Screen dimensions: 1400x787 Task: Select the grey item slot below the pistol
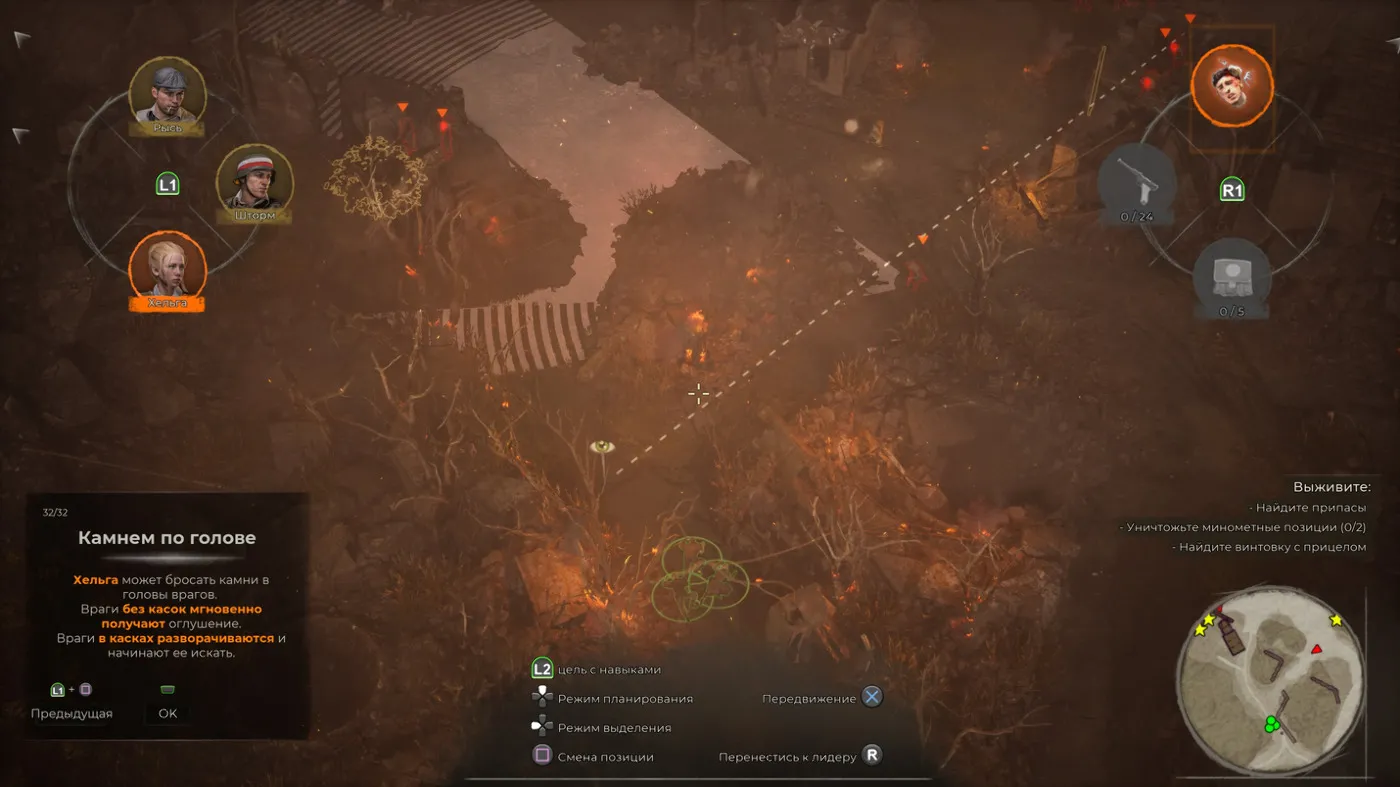pos(1231,275)
